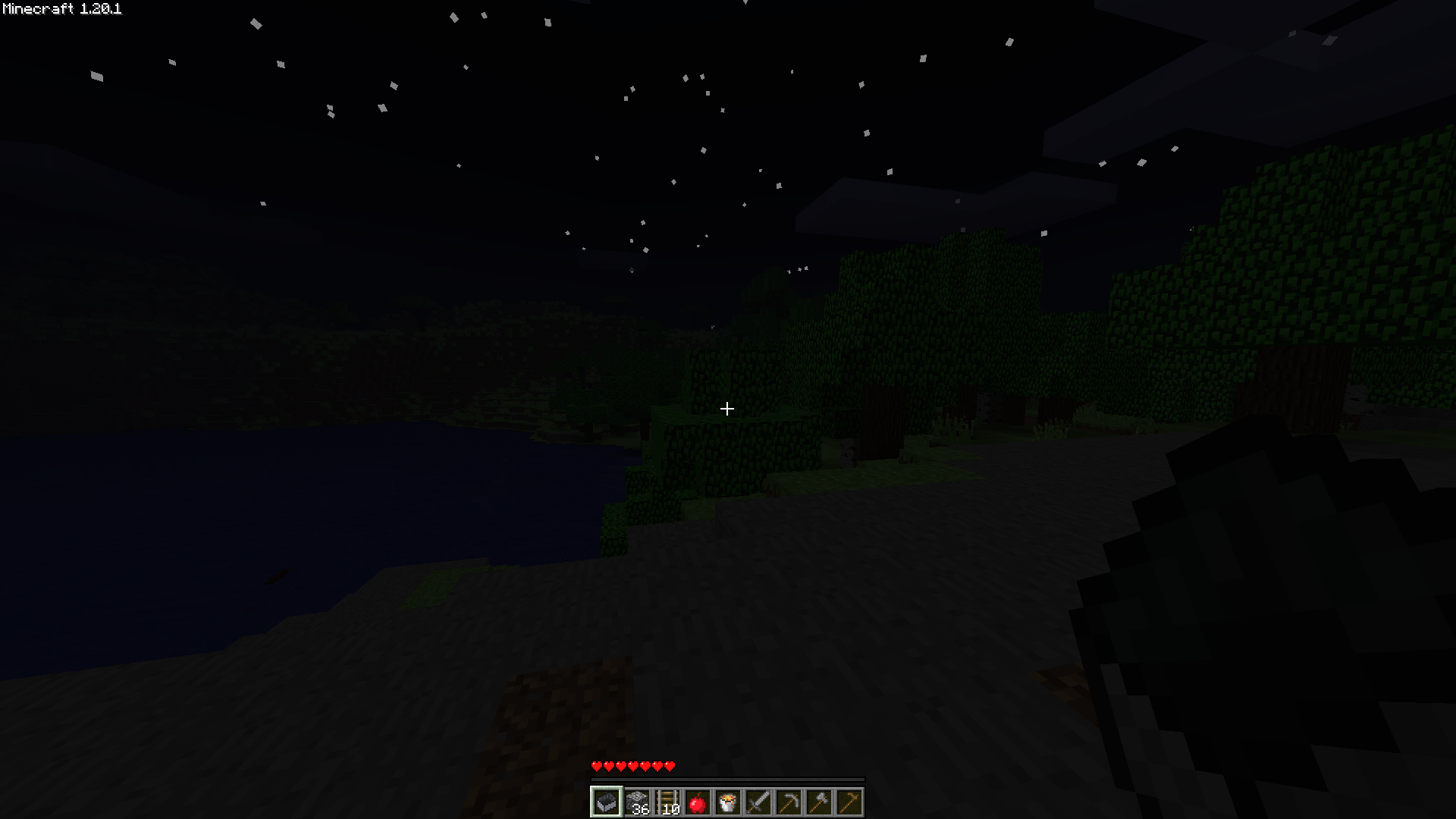Select the stack of 36 cobblestone

coord(637,802)
